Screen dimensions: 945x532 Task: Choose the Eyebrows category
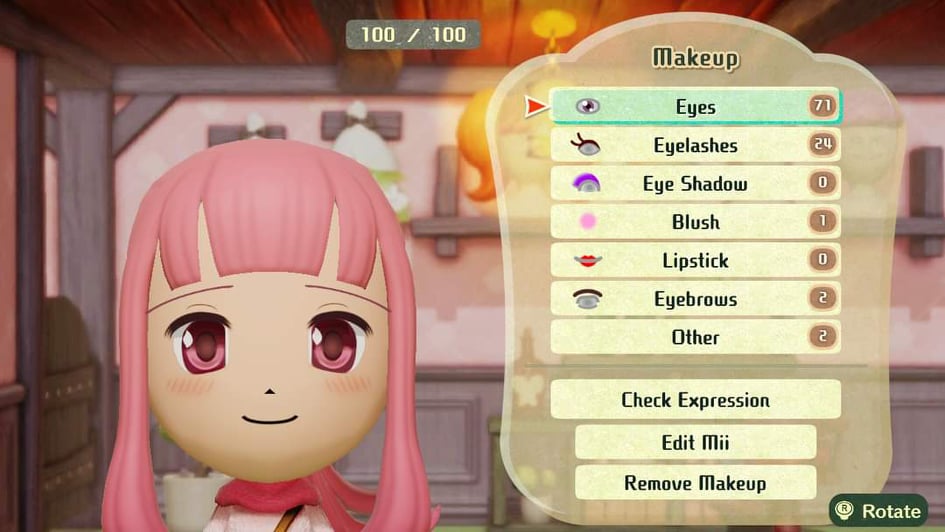(x=695, y=299)
